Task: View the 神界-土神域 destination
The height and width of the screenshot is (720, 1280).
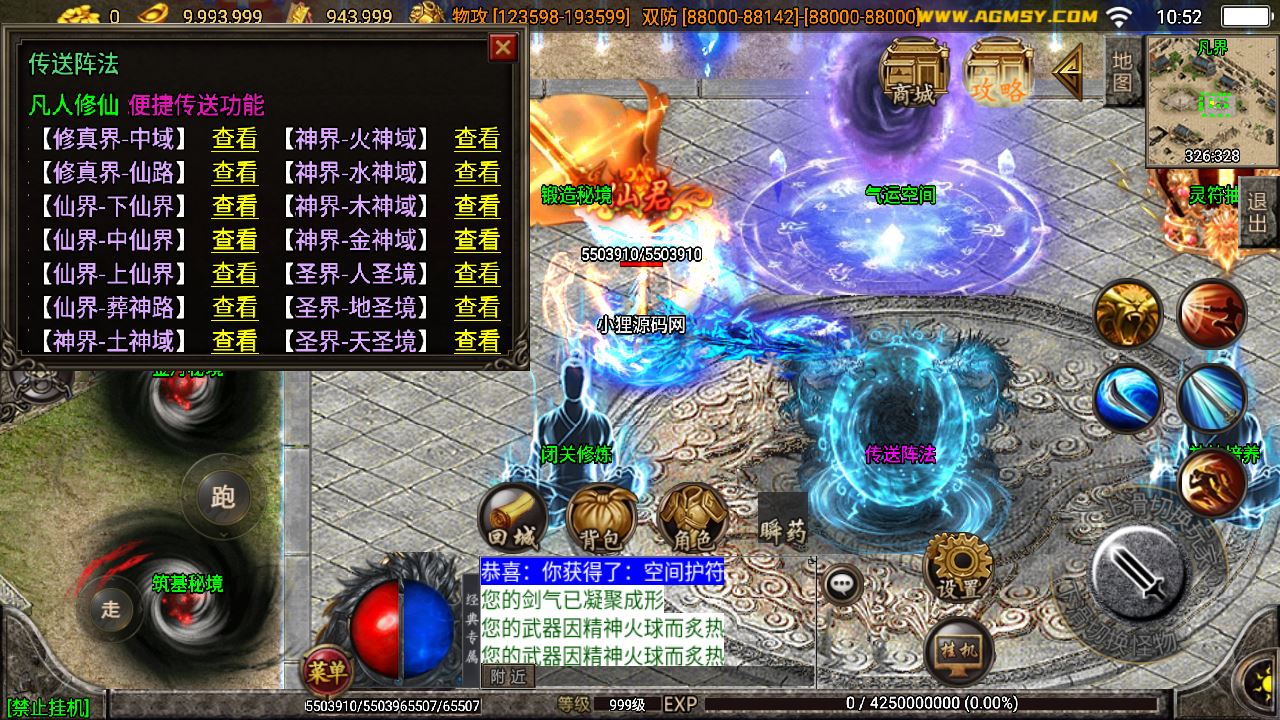Action: pos(234,342)
